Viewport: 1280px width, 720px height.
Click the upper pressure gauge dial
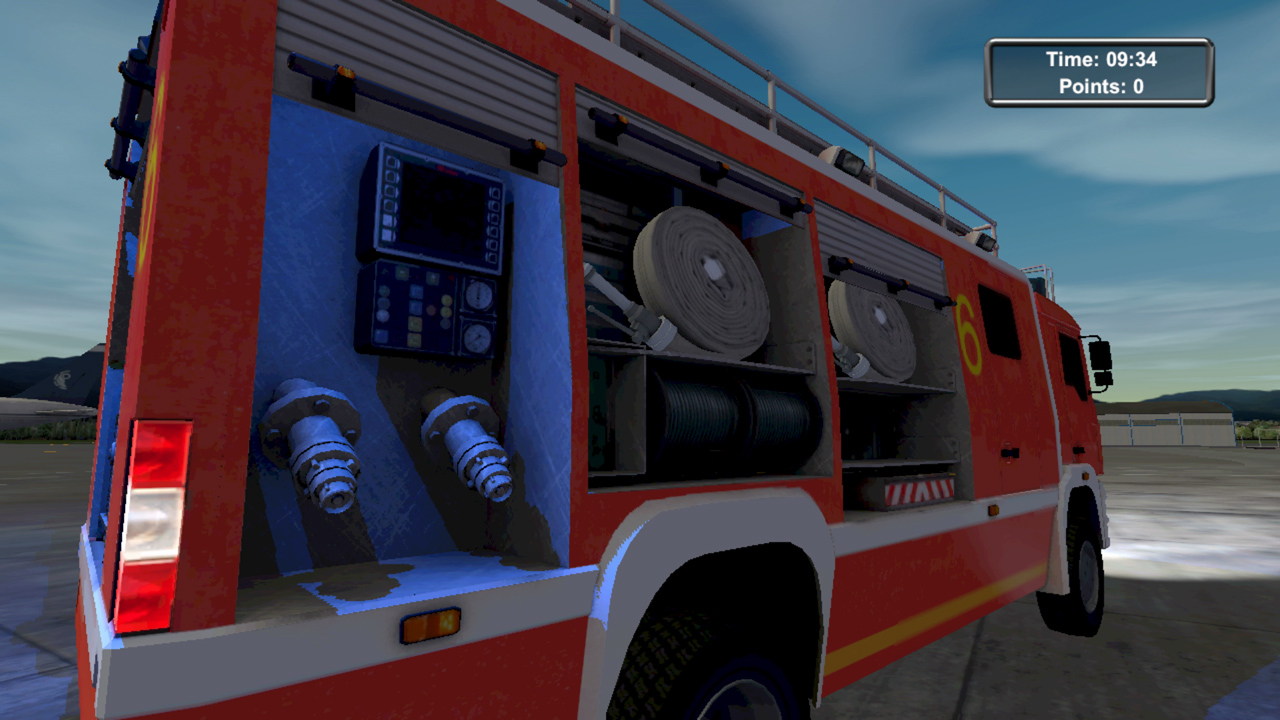[x=480, y=294]
